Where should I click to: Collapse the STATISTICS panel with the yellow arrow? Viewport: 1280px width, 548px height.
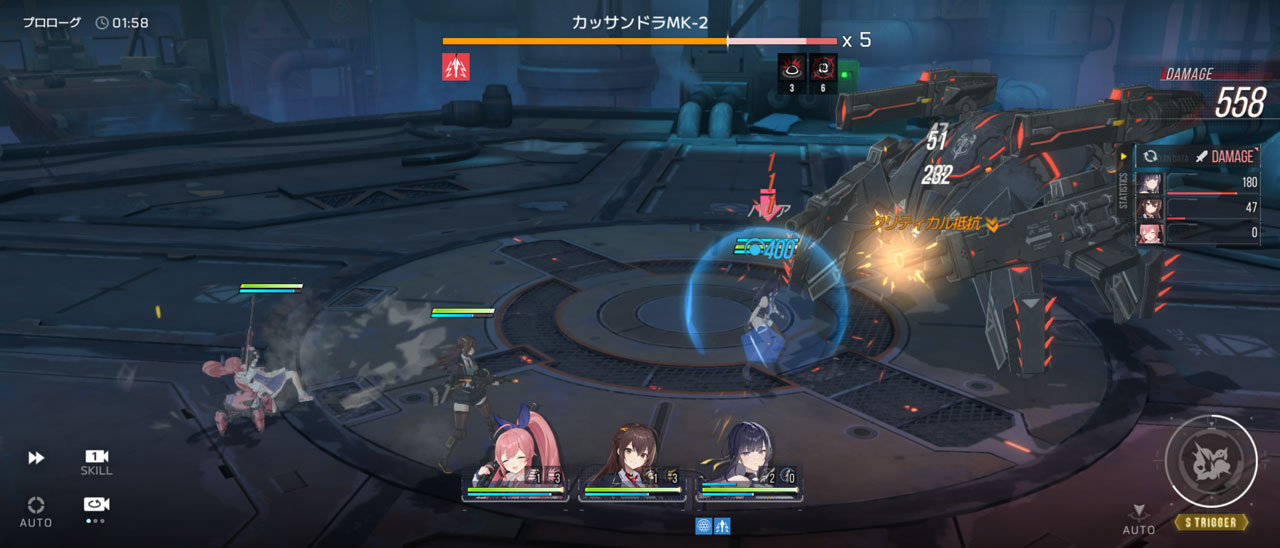pyautogui.click(x=1124, y=157)
